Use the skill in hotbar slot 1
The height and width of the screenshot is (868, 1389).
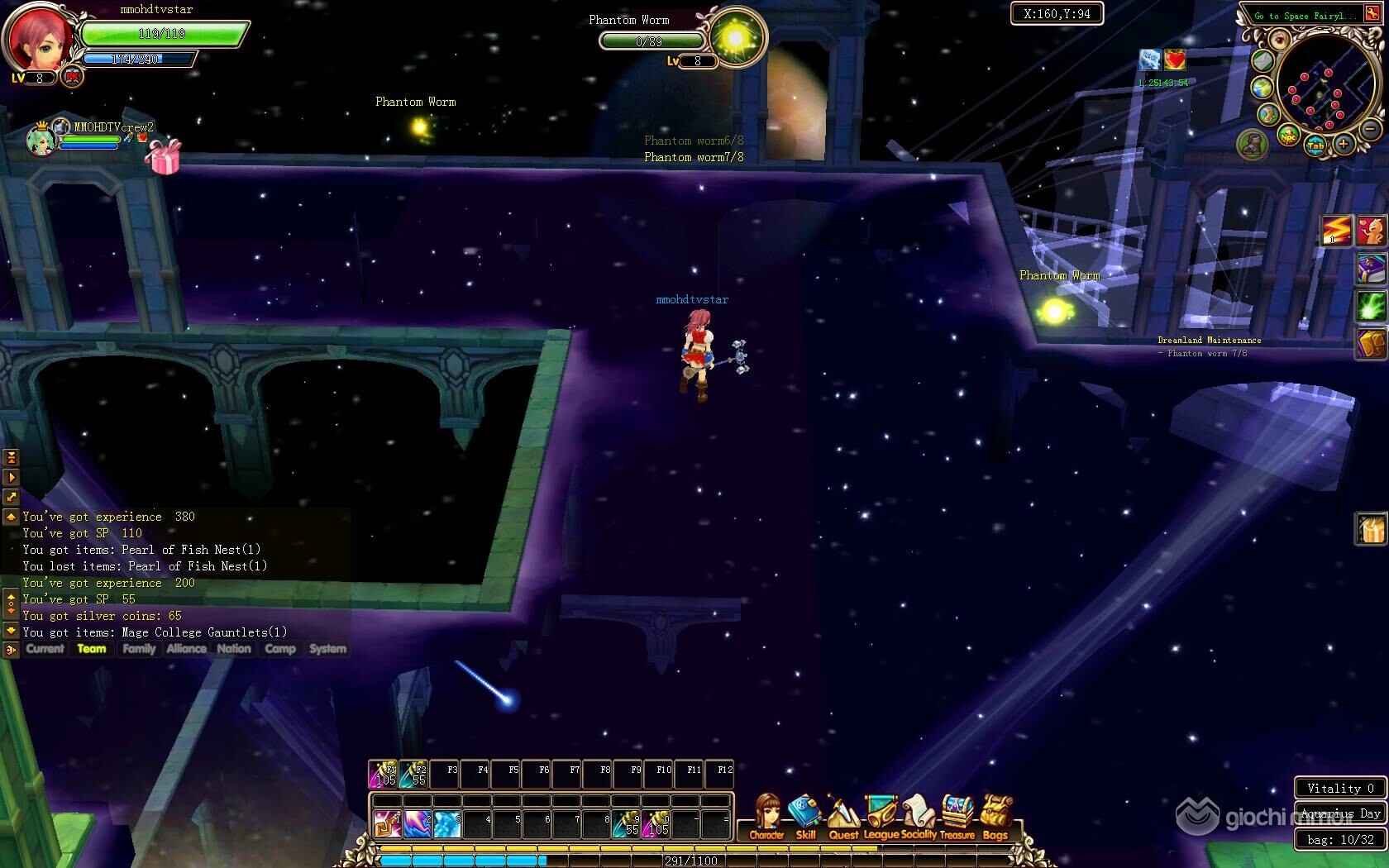point(386,823)
